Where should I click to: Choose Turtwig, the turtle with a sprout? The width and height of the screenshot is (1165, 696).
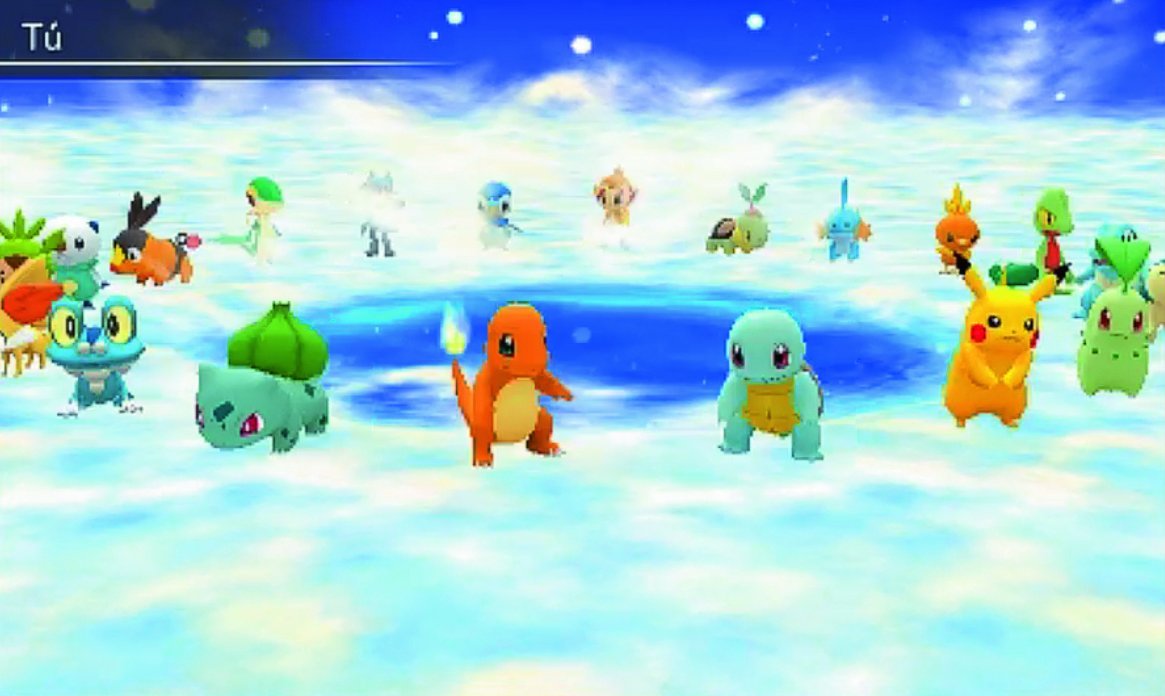coord(738,225)
